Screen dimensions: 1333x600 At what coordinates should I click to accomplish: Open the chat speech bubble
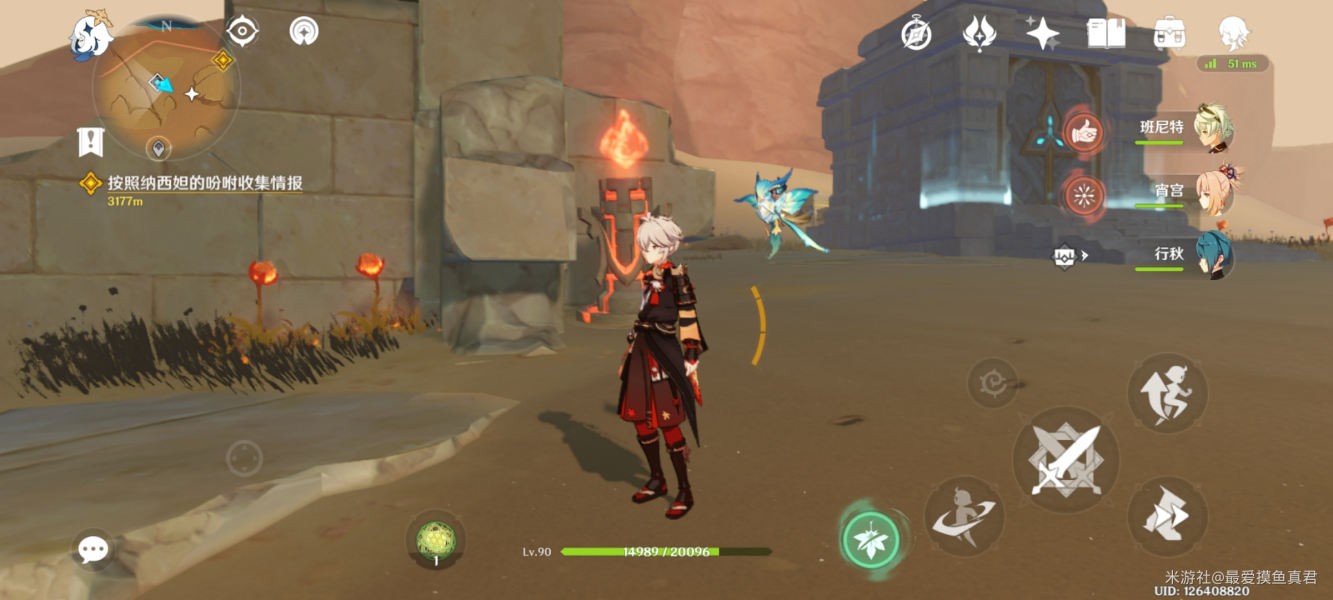(x=93, y=549)
